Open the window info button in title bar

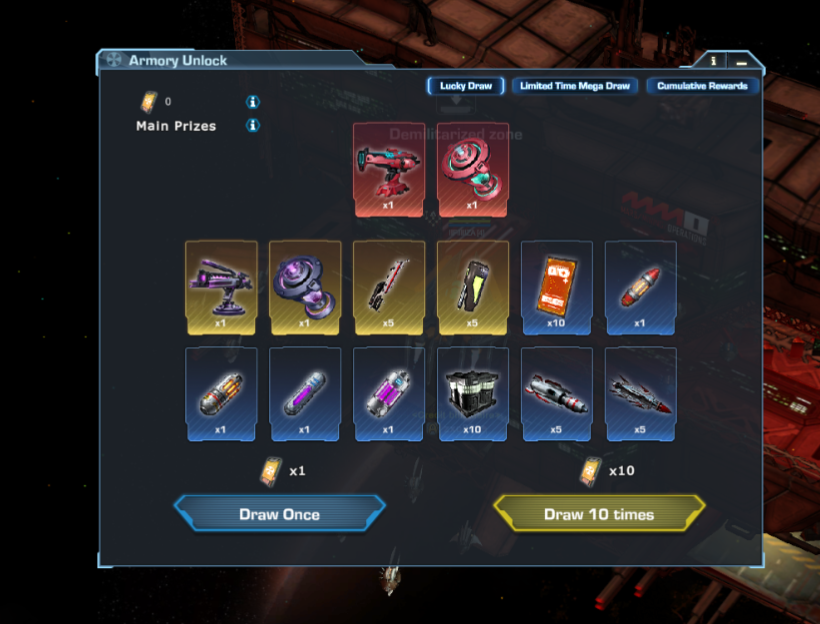click(713, 61)
